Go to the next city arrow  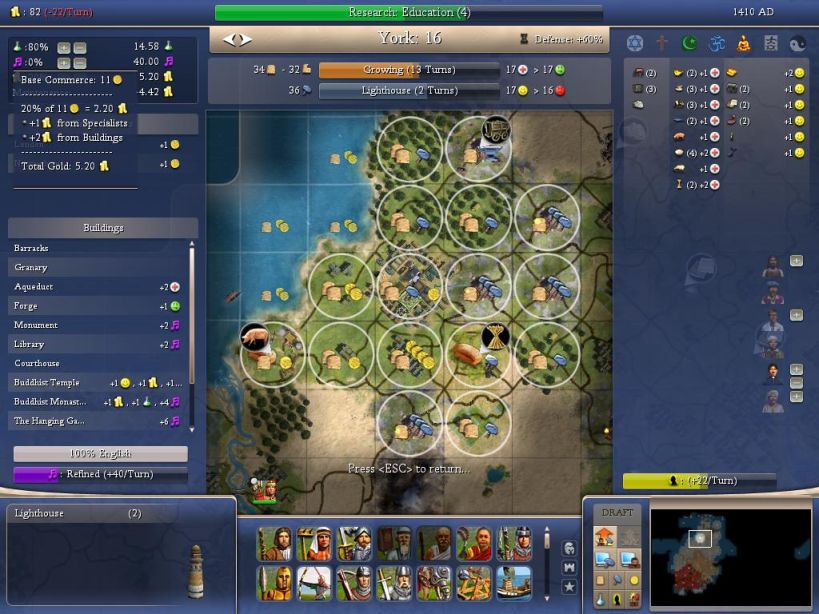point(246,40)
